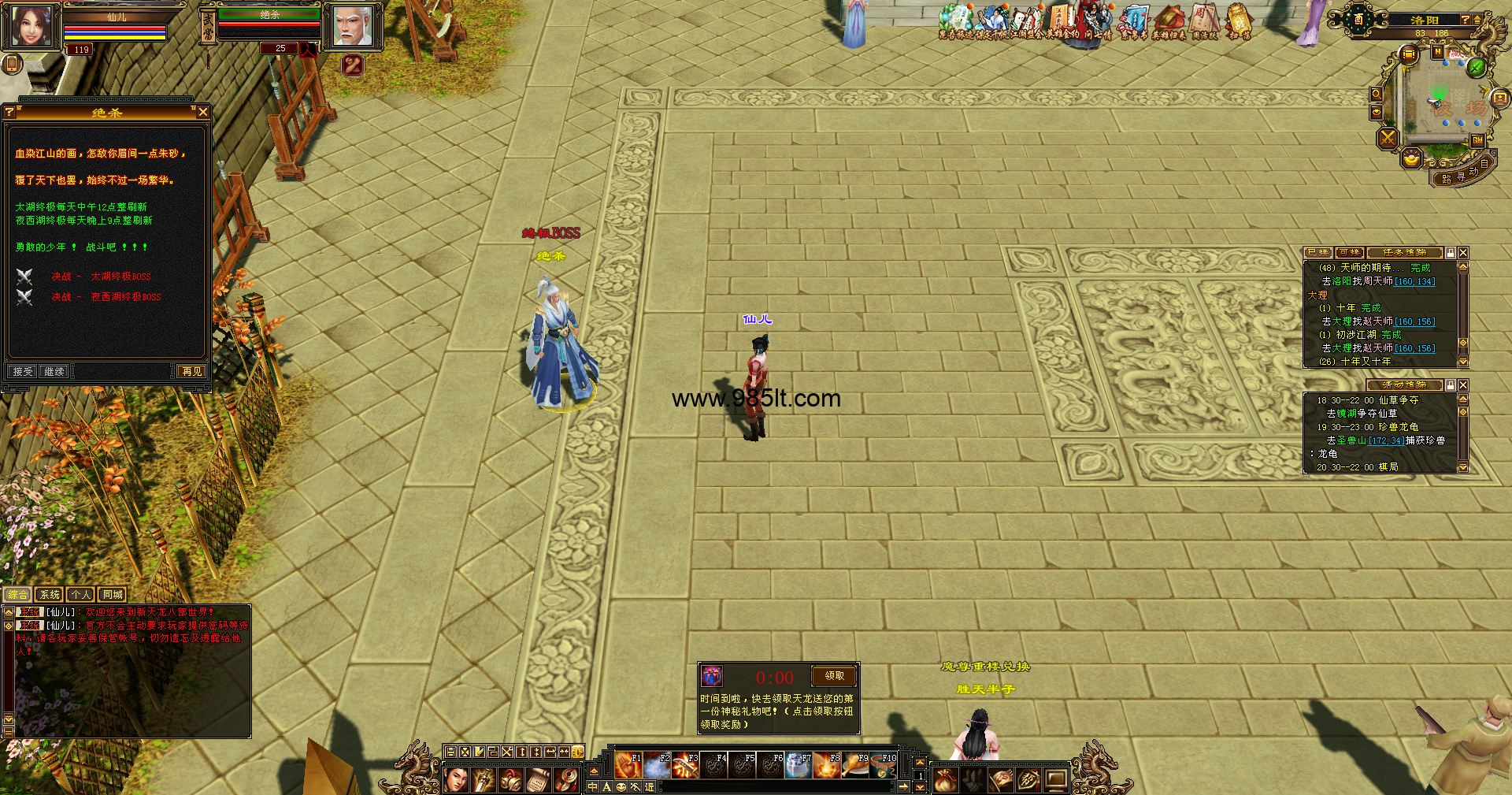Image resolution: width=1512 pixels, height=795 pixels.
Task: Toggle the green sword button on minimap
Action: [x=1476, y=68]
